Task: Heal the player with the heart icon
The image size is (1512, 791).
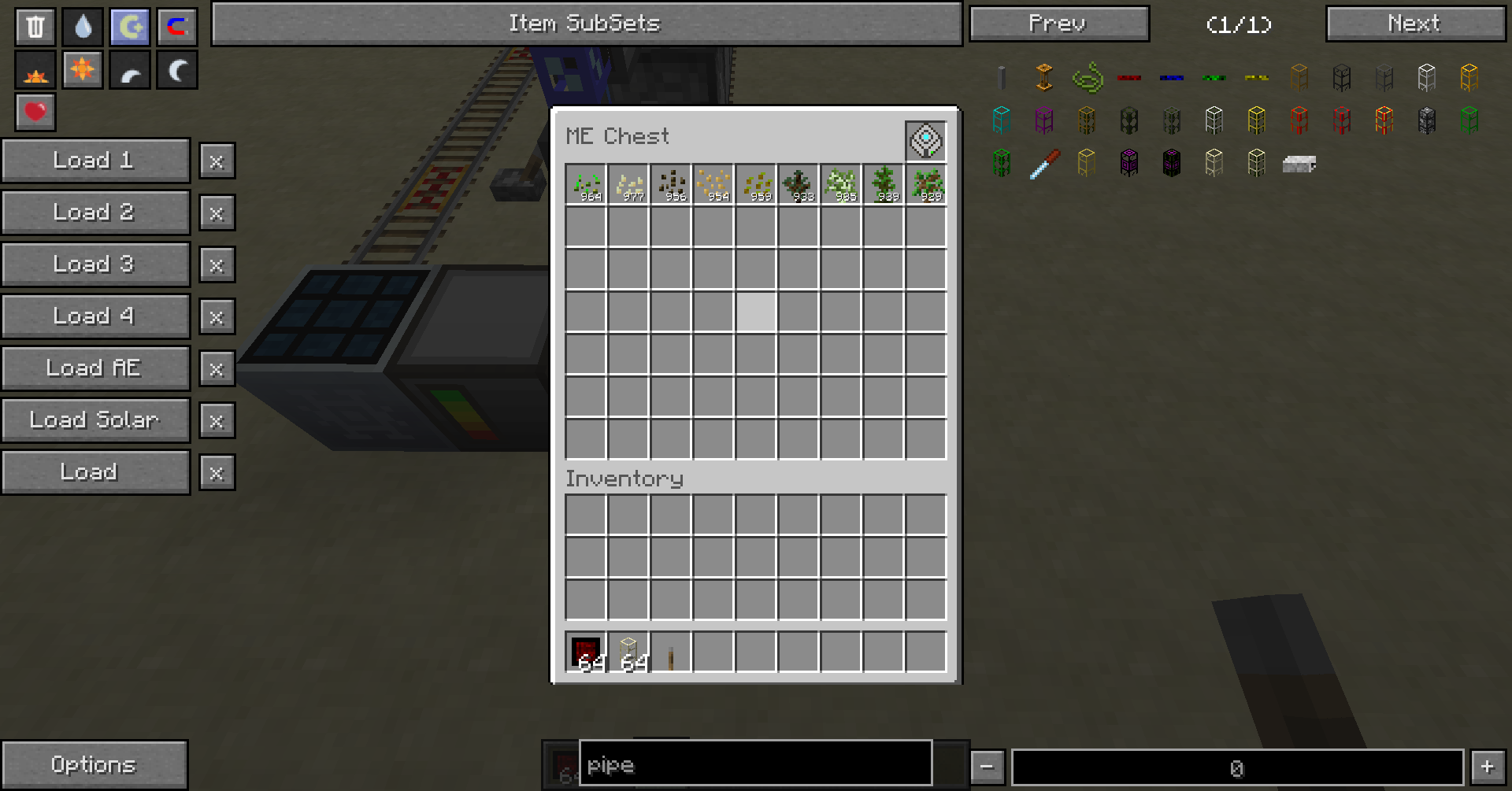Action: coord(35,112)
